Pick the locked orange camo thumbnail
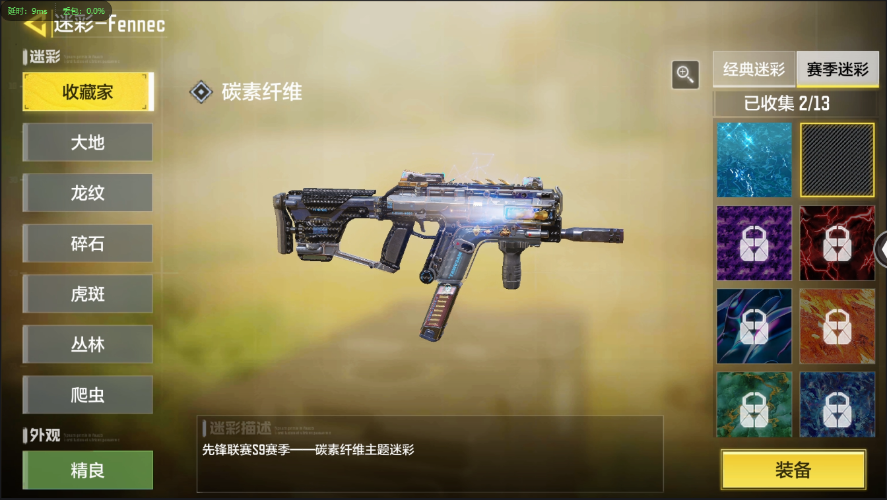 point(837,326)
